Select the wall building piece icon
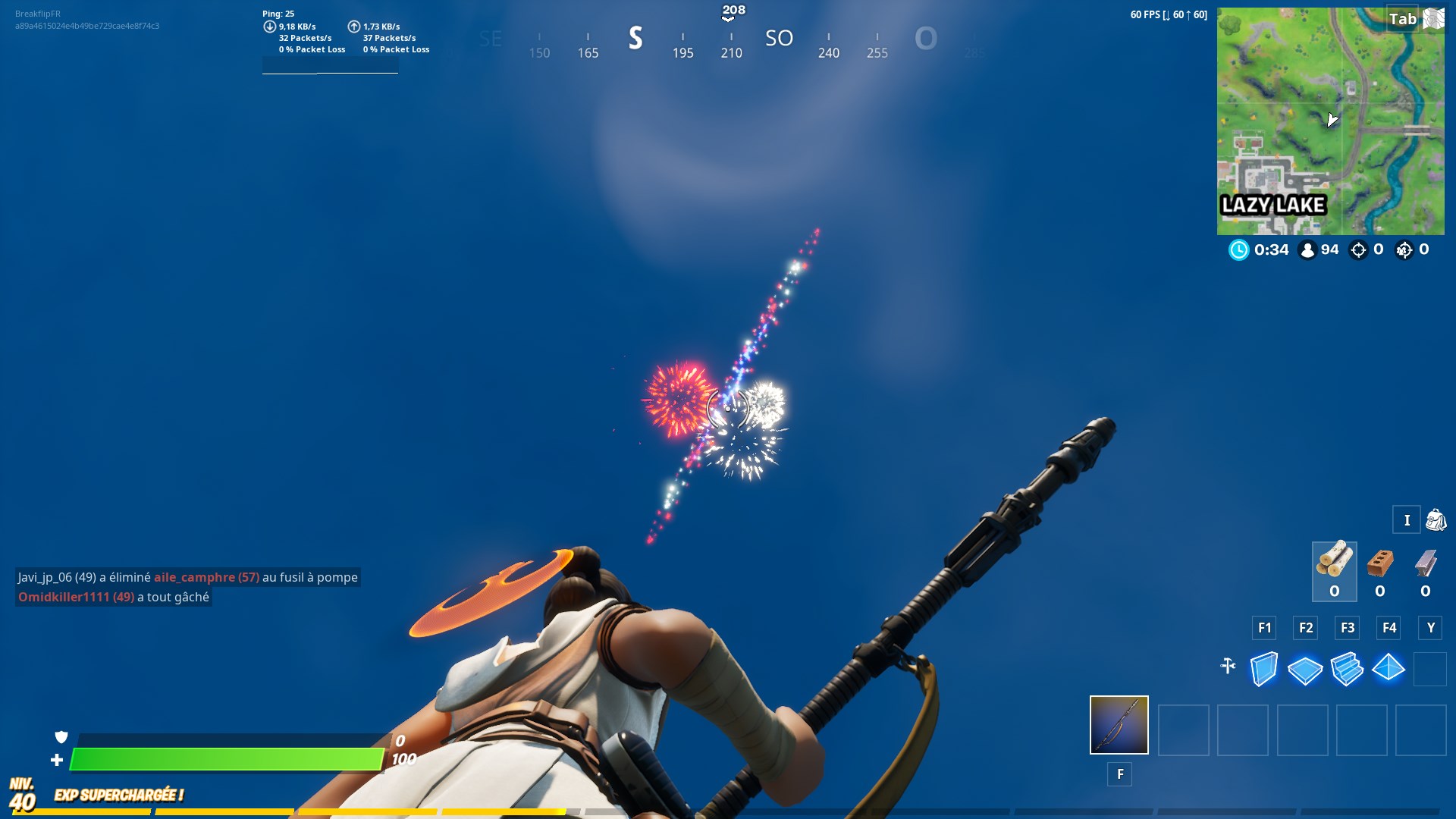The width and height of the screenshot is (1456, 819). [x=1264, y=670]
